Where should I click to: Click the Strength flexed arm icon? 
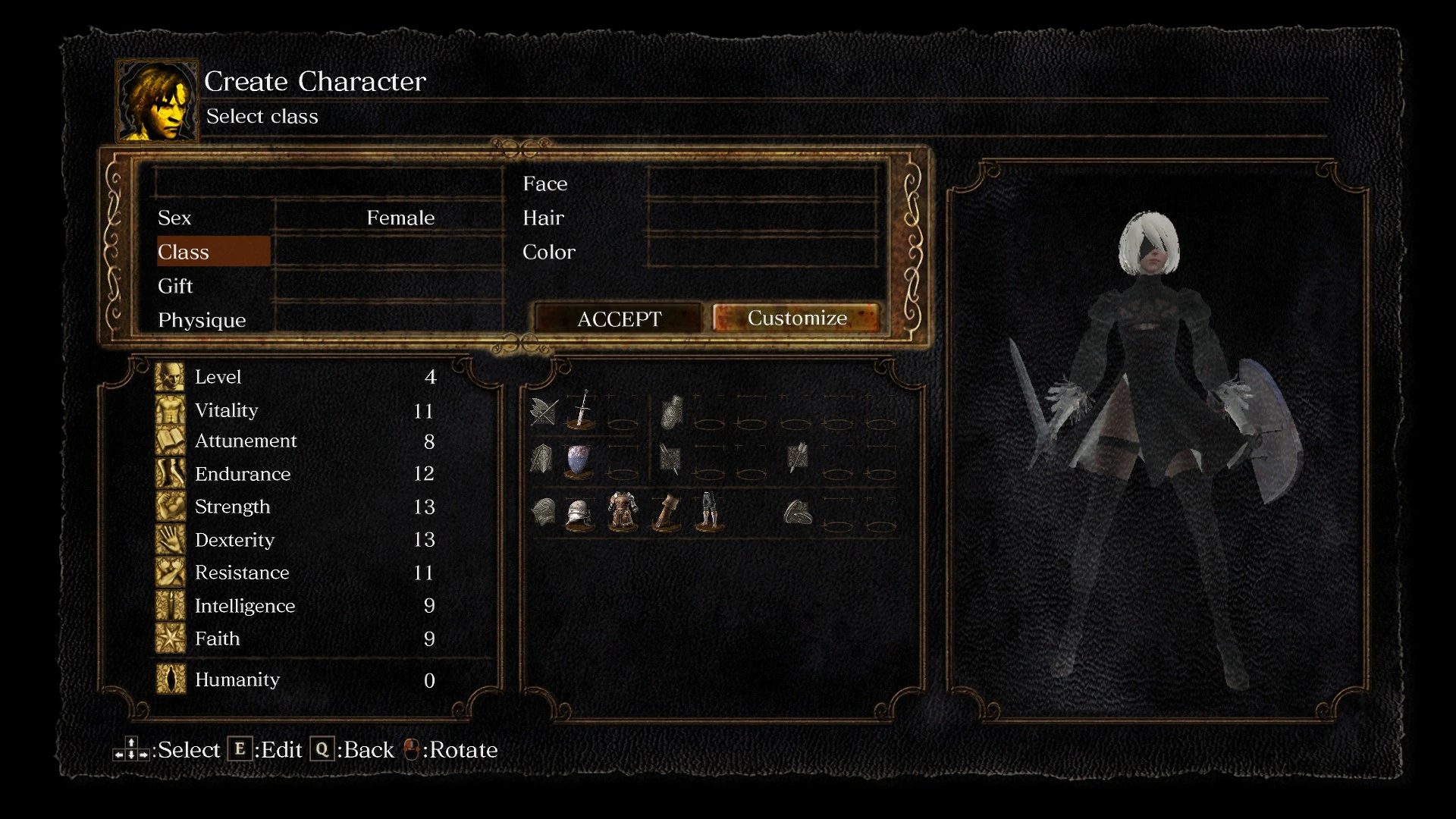[169, 506]
